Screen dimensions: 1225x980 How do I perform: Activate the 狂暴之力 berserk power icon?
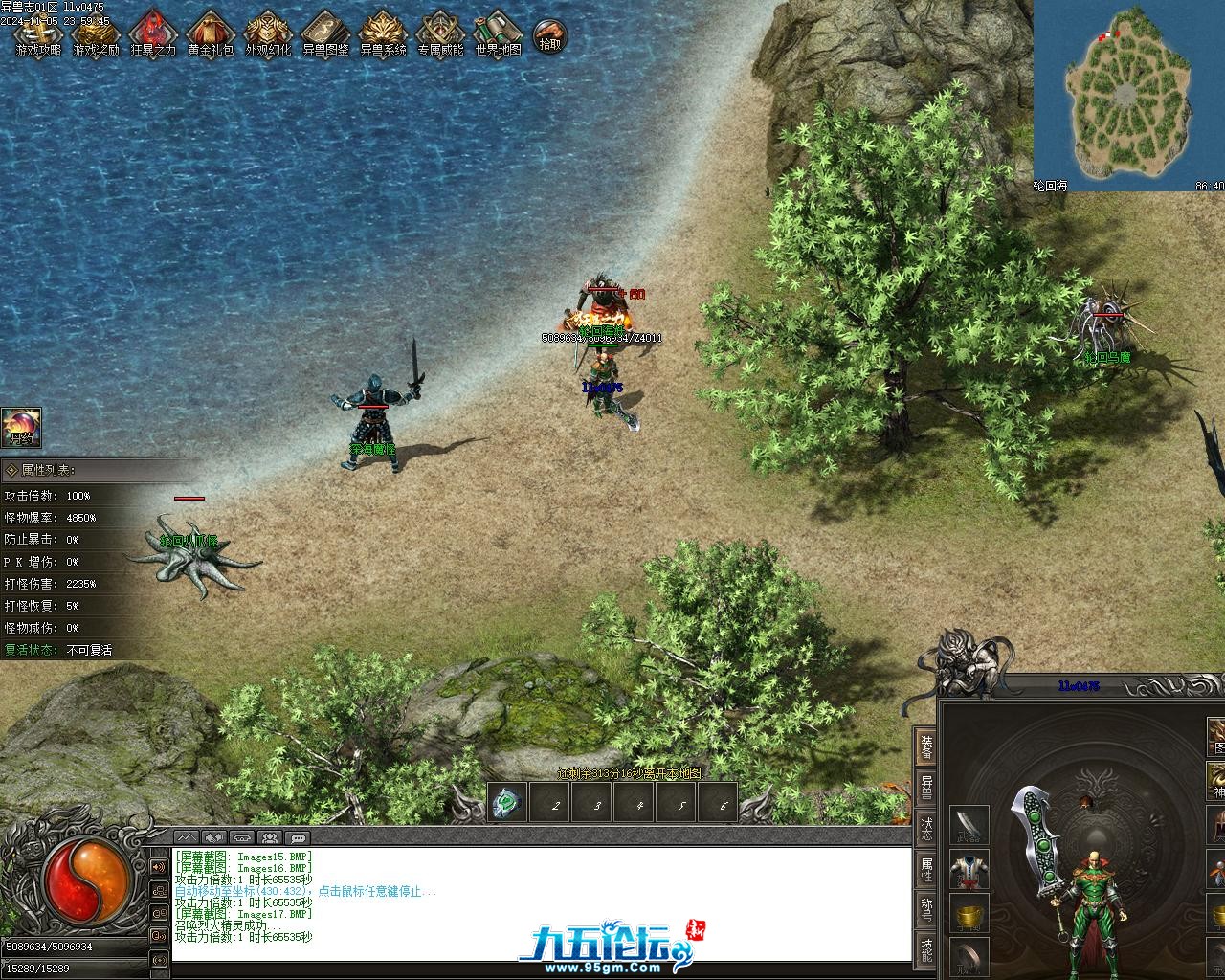click(x=153, y=34)
